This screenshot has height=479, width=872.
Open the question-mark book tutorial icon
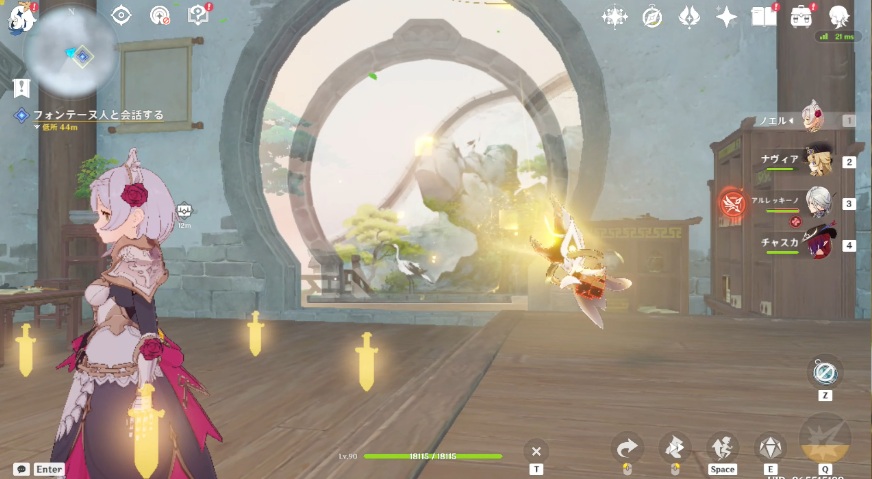coord(198,15)
